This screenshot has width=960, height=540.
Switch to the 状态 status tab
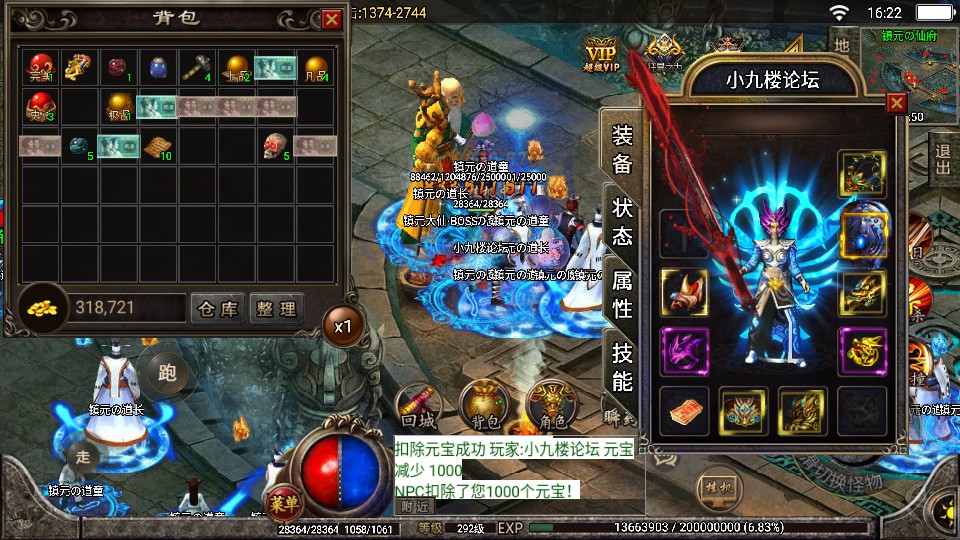[622, 221]
